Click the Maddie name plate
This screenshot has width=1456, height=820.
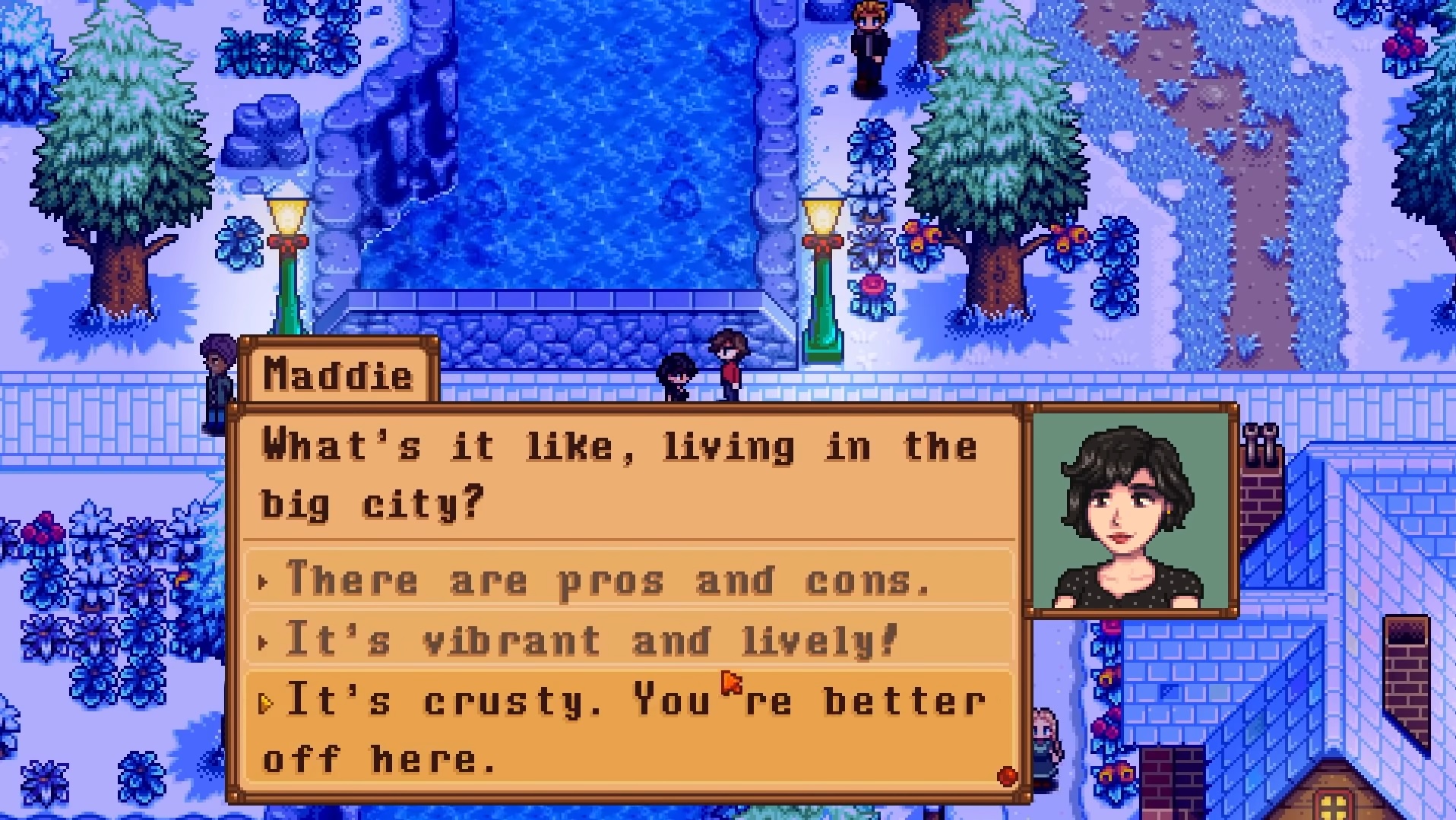point(340,374)
